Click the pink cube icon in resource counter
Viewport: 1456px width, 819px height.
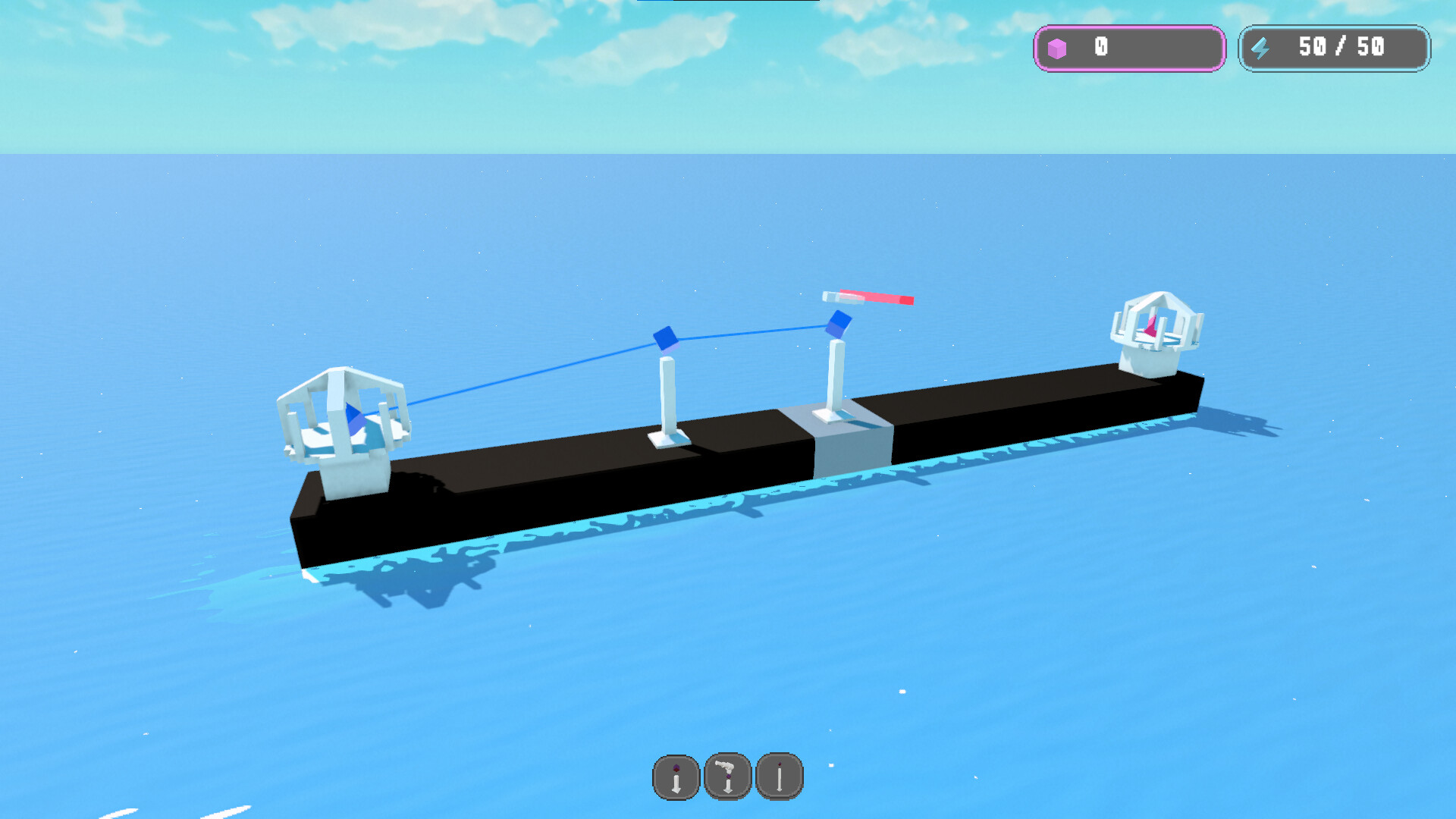(1059, 49)
